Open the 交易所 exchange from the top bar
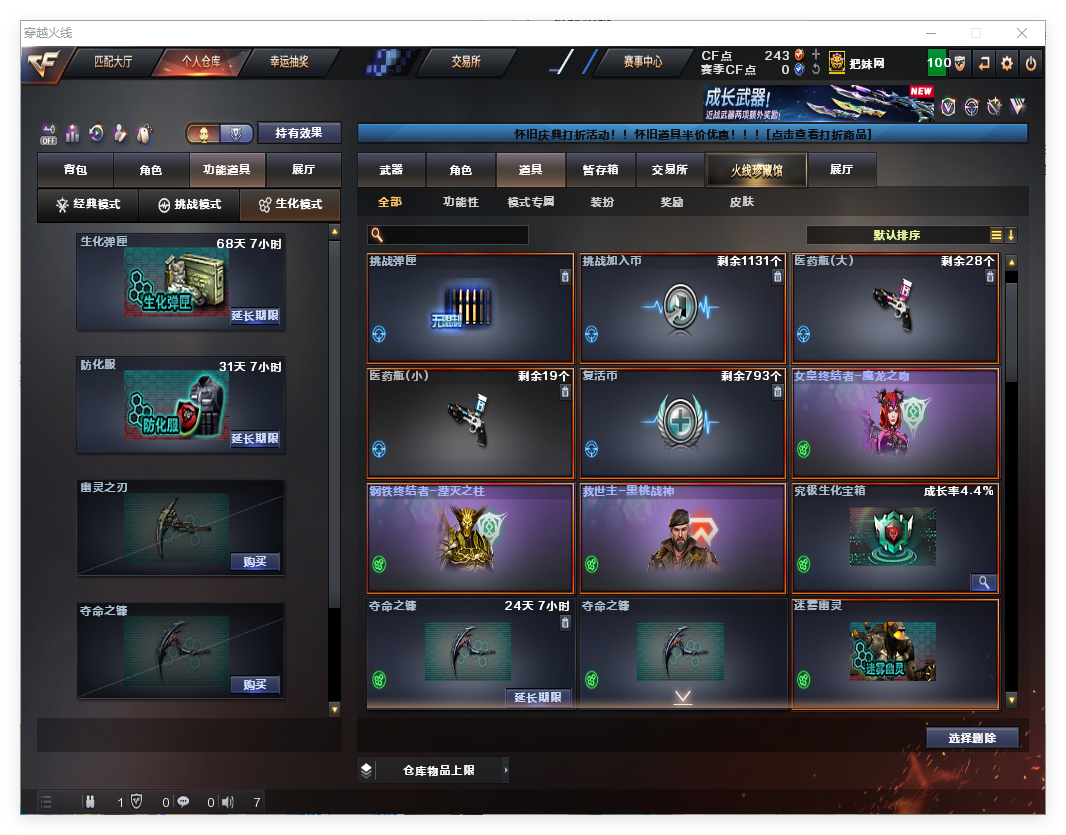 coord(466,62)
